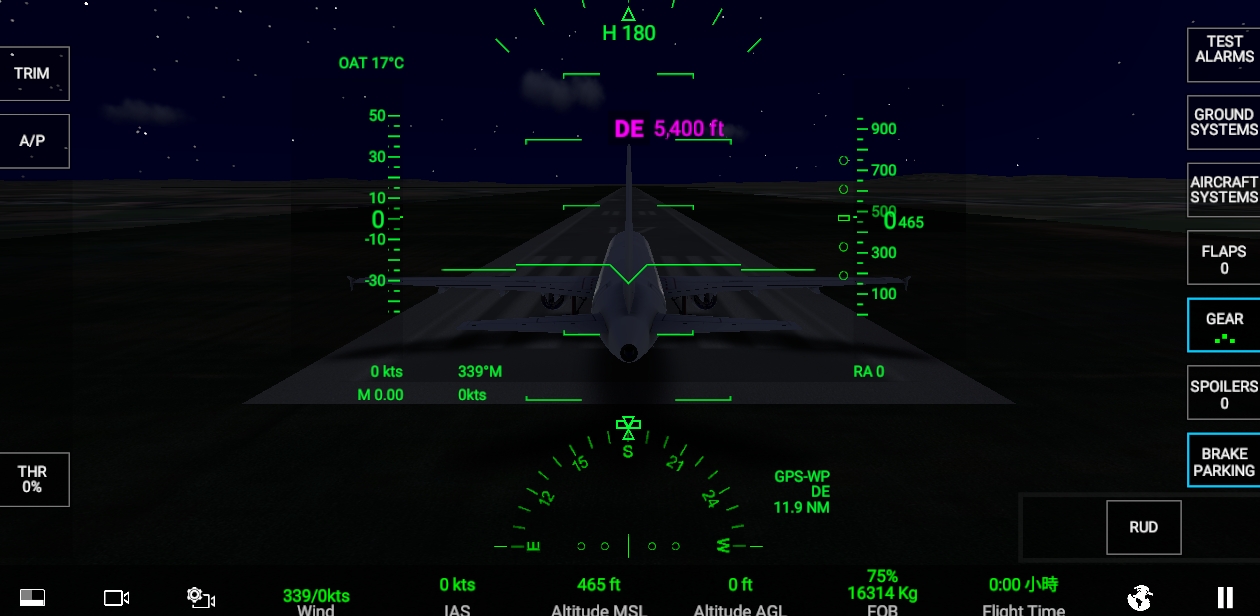The height and width of the screenshot is (616, 1260).
Task: Pause the flight simulation
Action: coord(1224,598)
